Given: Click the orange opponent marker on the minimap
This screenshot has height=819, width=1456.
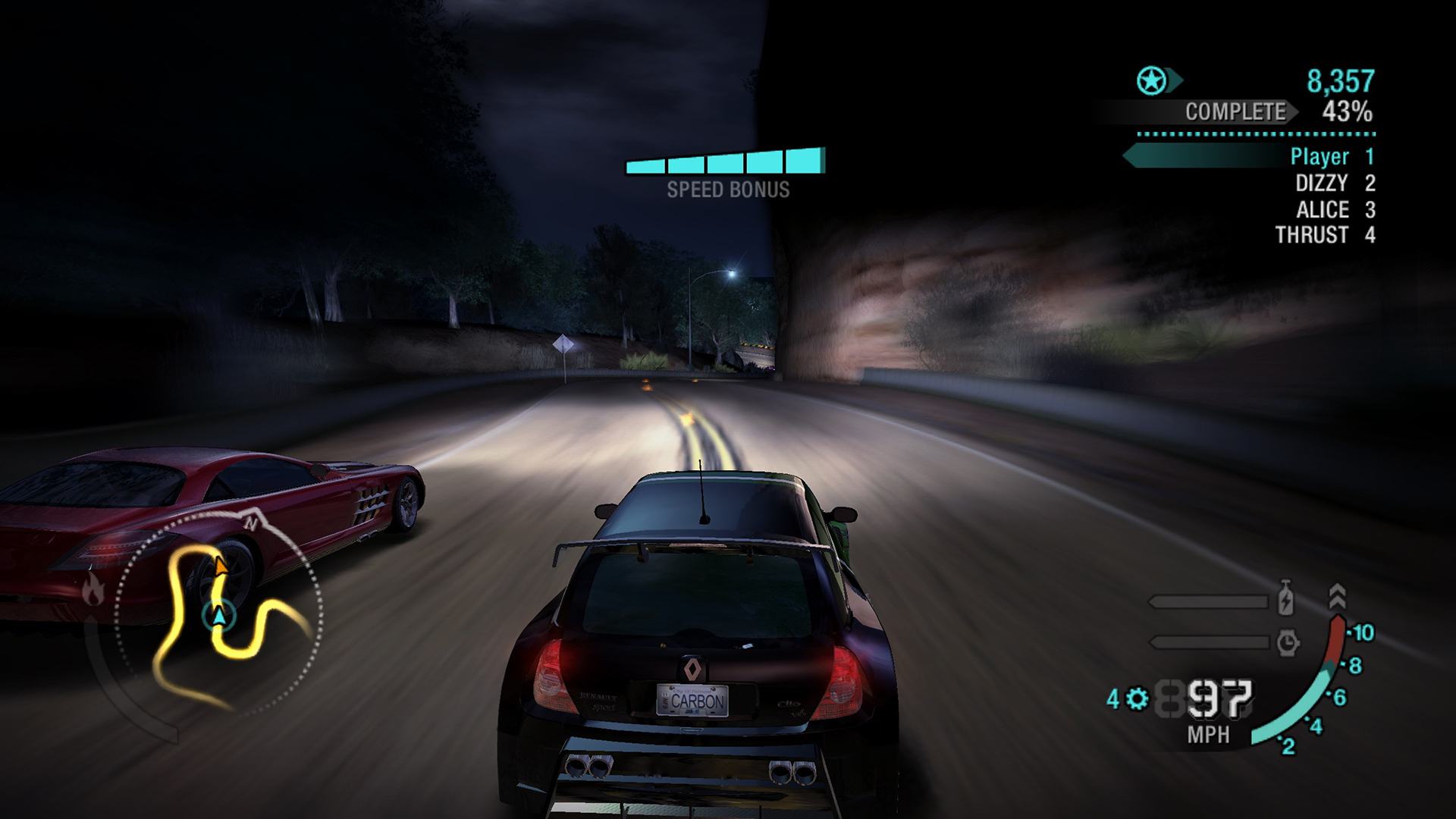Looking at the screenshot, I should tap(220, 566).
